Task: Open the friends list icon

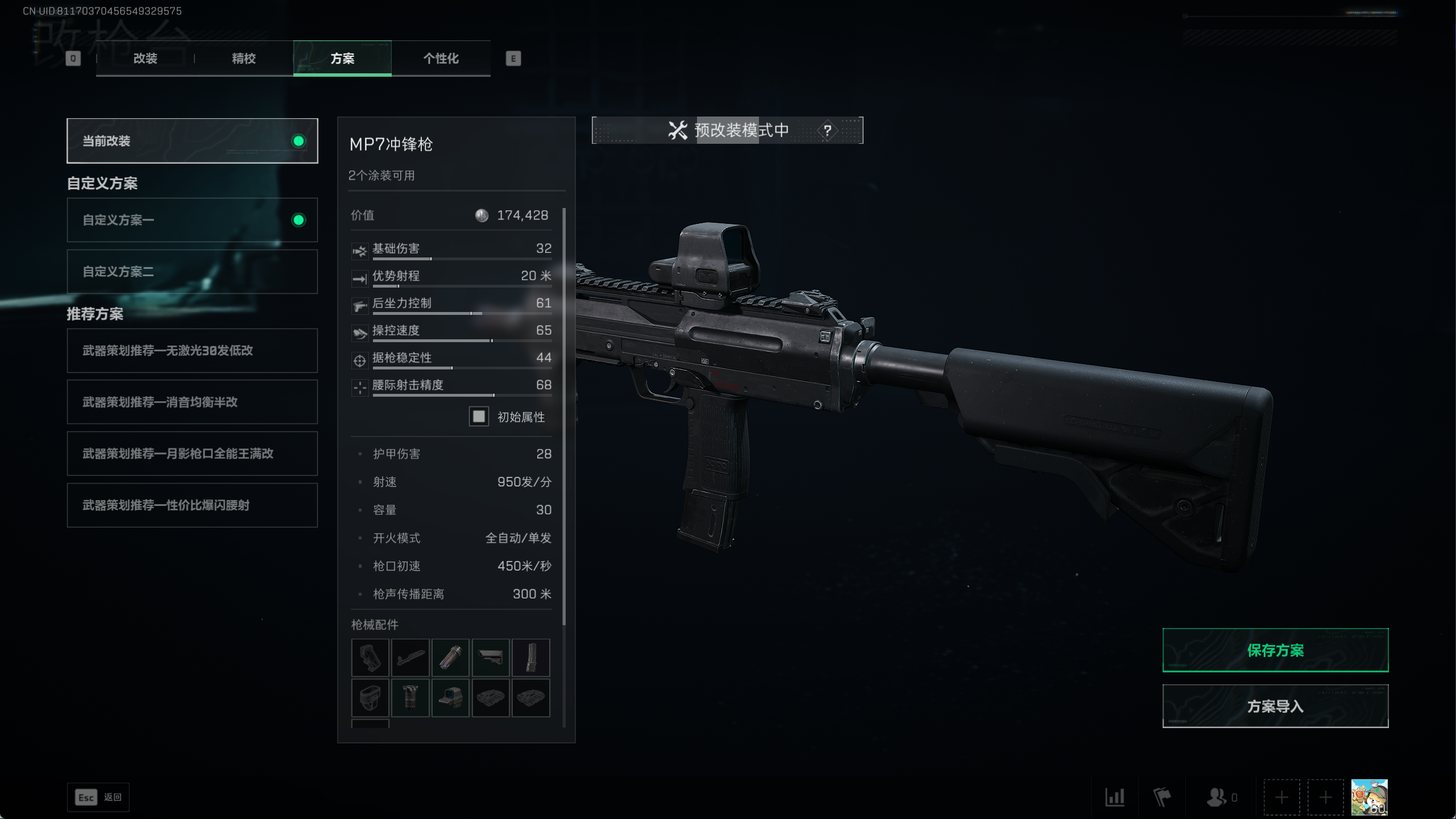Action: pyautogui.click(x=1217, y=797)
